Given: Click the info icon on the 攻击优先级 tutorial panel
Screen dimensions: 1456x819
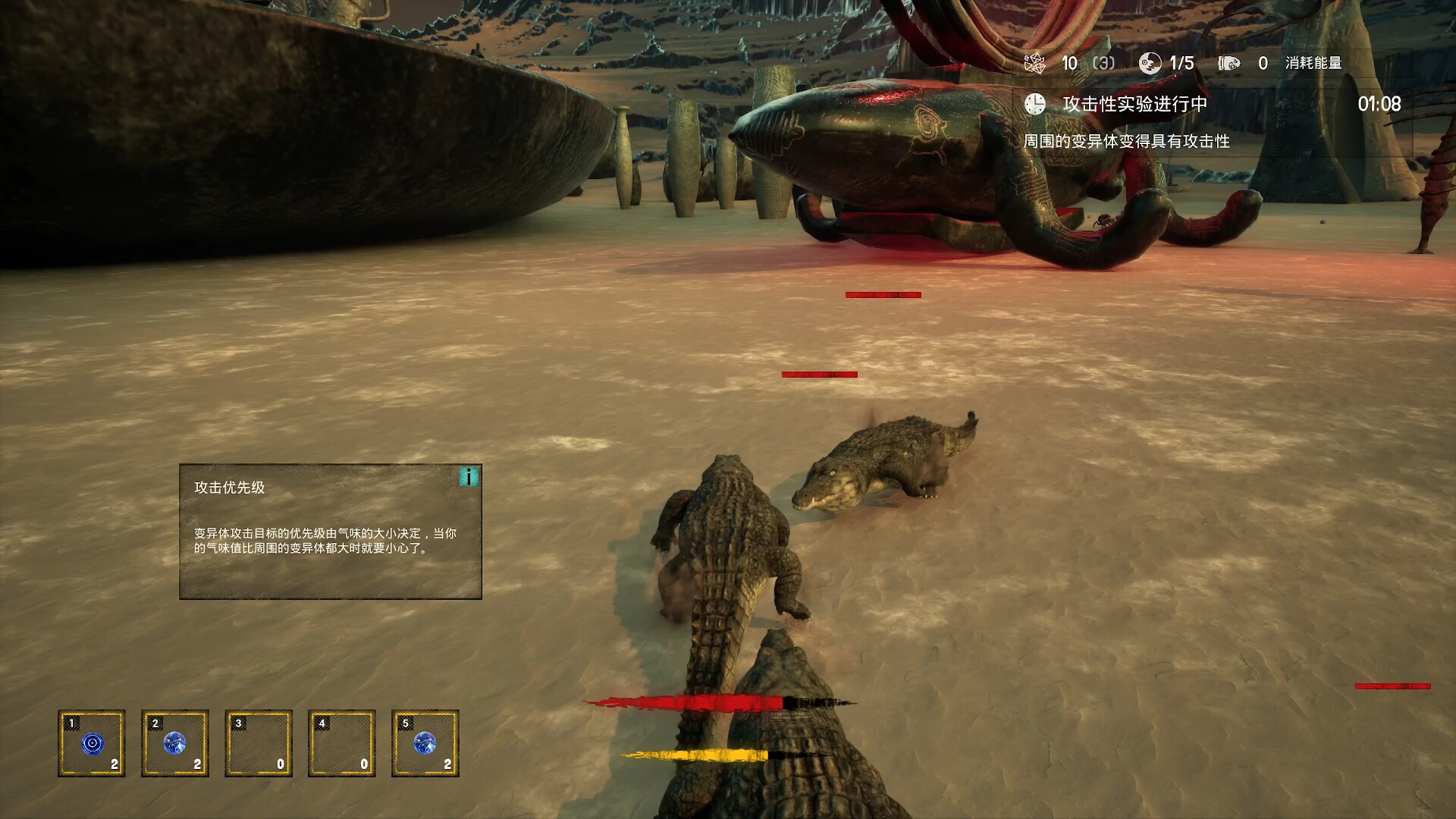Looking at the screenshot, I should click(470, 478).
